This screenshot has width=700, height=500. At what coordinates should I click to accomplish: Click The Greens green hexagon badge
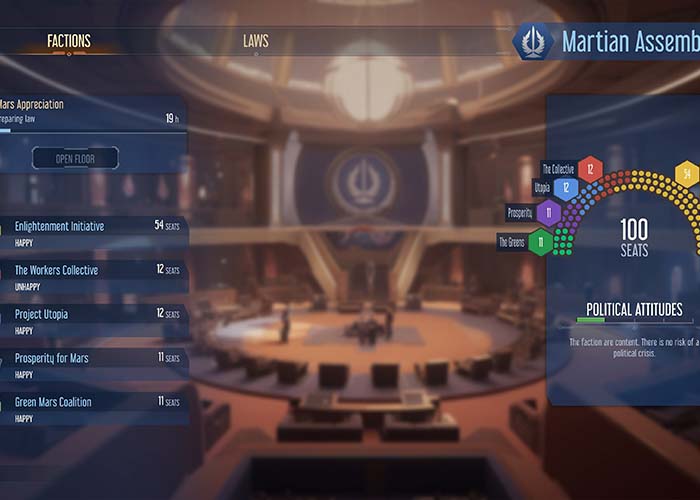tap(540, 241)
